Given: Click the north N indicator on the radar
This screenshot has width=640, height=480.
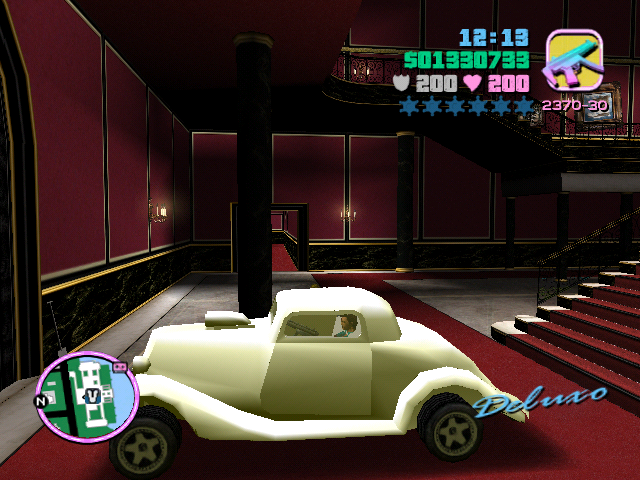Looking at the screenshot, I should (41, 402).
